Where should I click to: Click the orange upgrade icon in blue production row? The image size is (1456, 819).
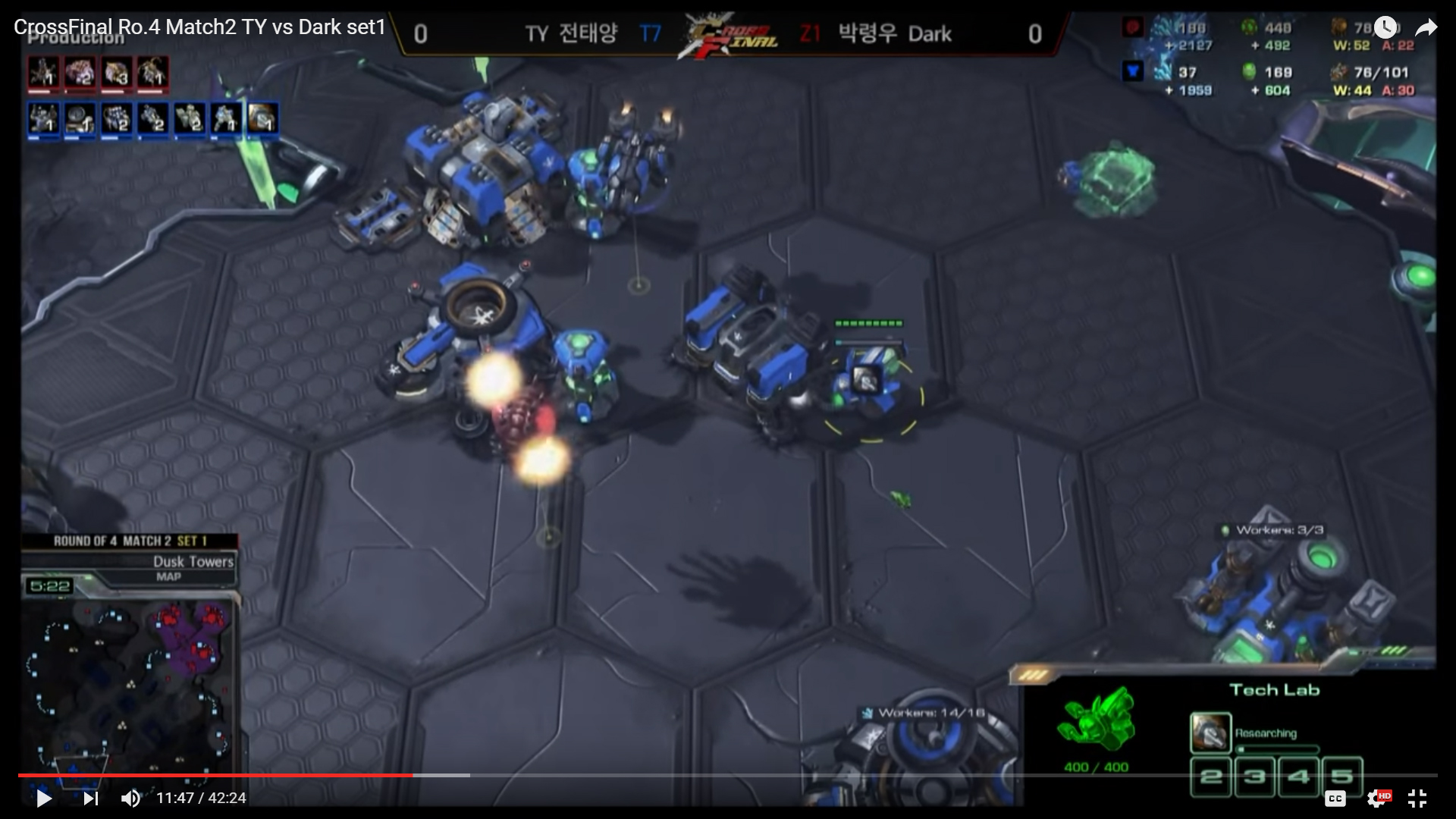pos(262,119)
